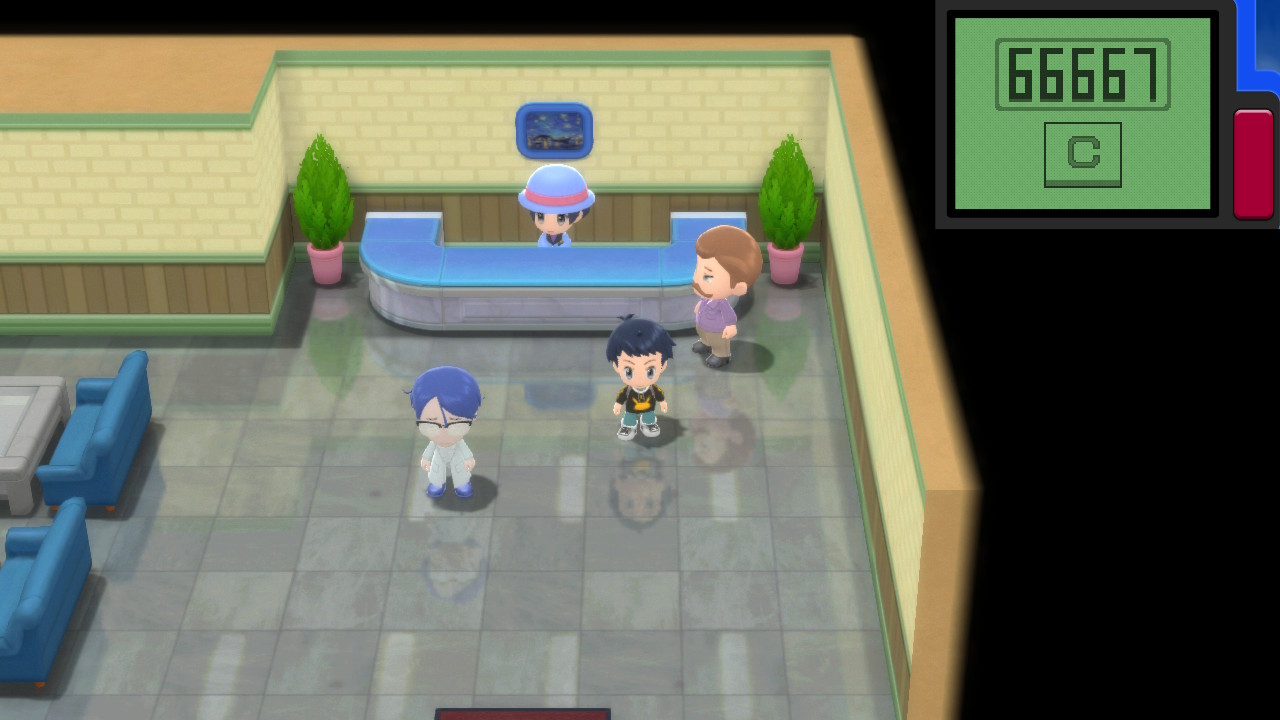Reset the step counter with the C button
1280x720 pixels.
[1082, 154]
